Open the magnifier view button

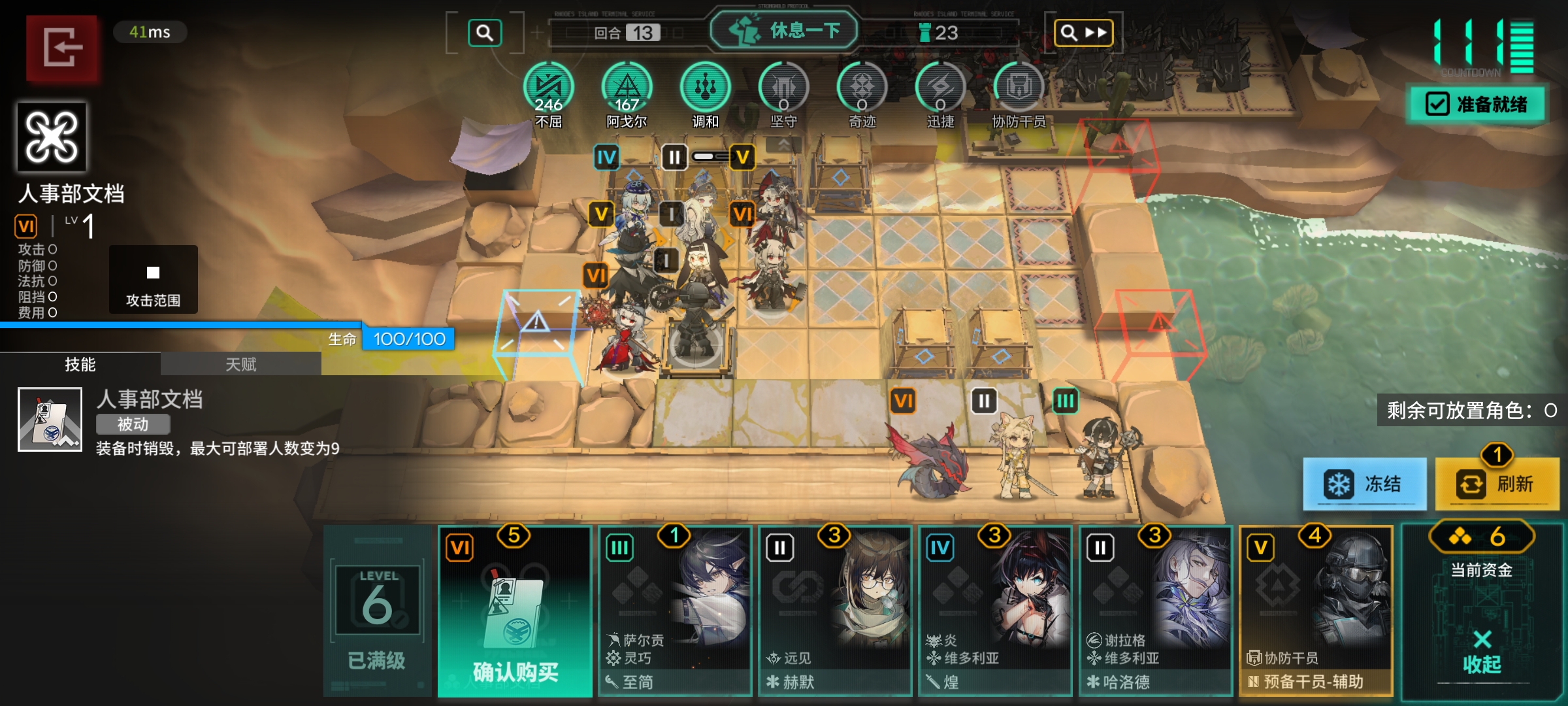(485, 33)
